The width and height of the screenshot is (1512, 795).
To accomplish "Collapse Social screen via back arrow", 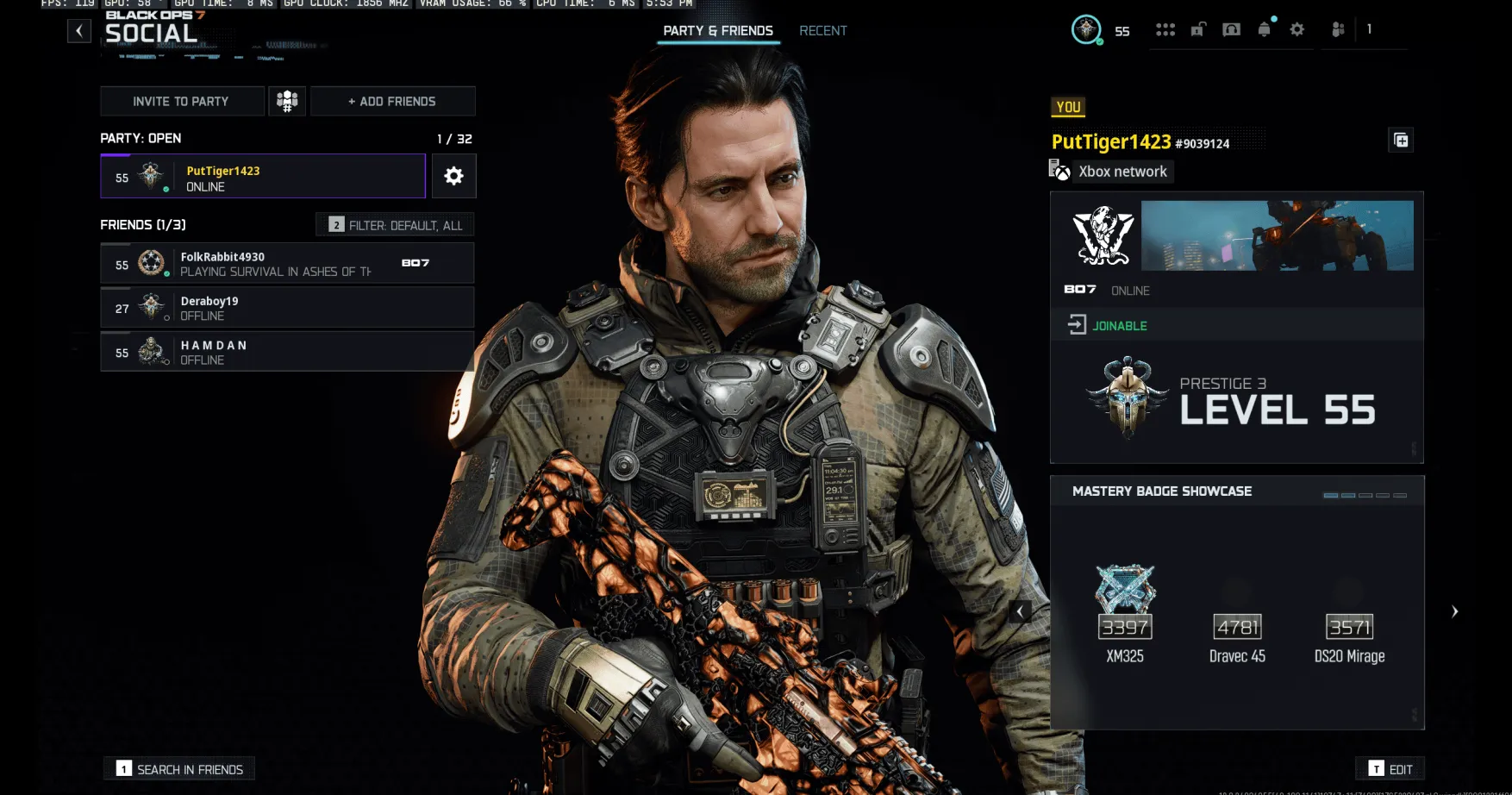I will tap(79, 30).
